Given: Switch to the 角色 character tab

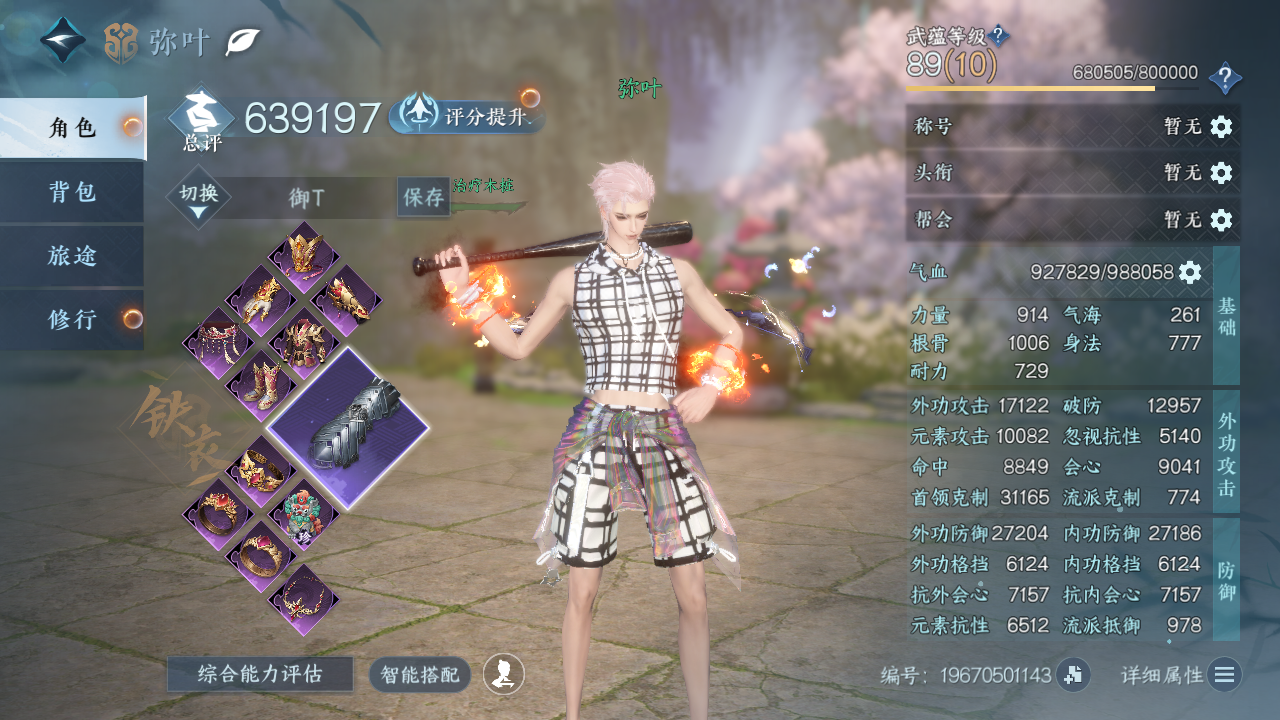Looking at the screenshot, I should coord(72,128).
